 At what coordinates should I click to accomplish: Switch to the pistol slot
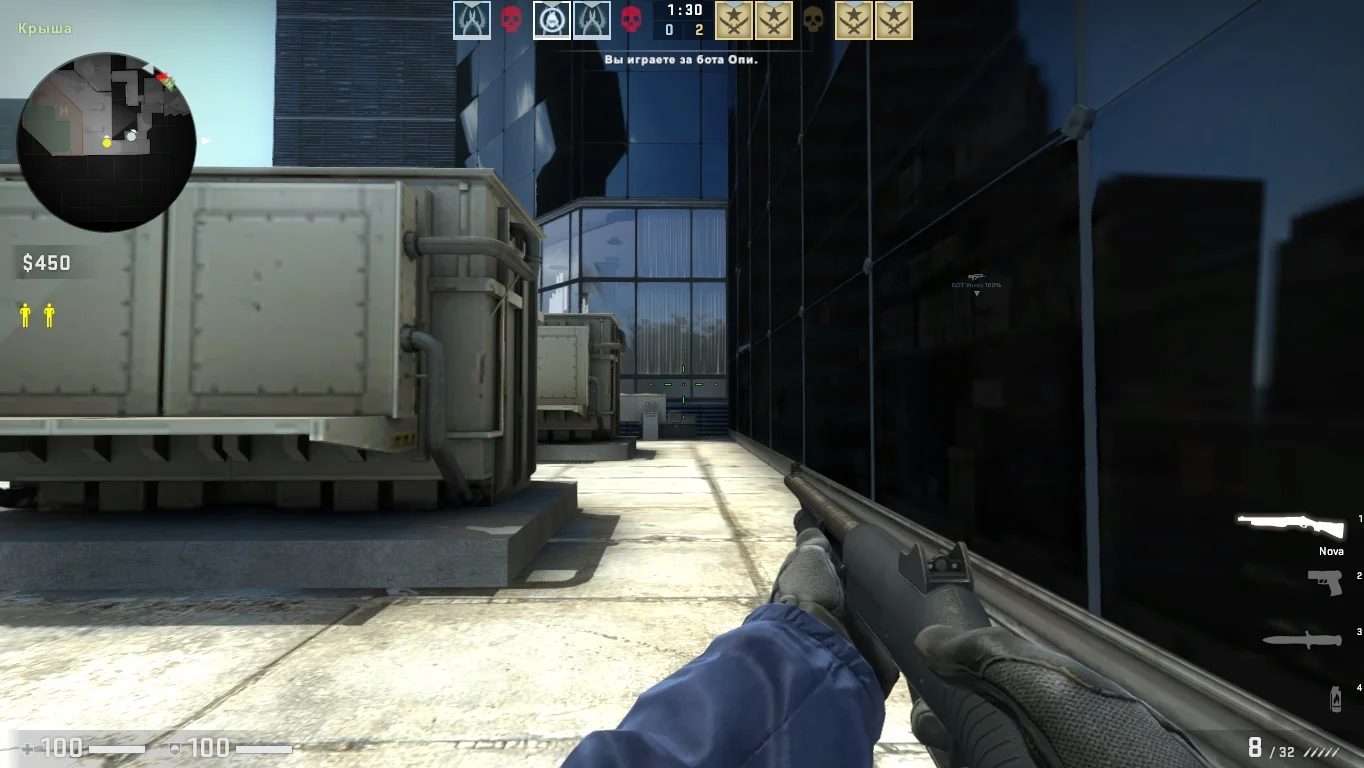[x=1325, y=581]
